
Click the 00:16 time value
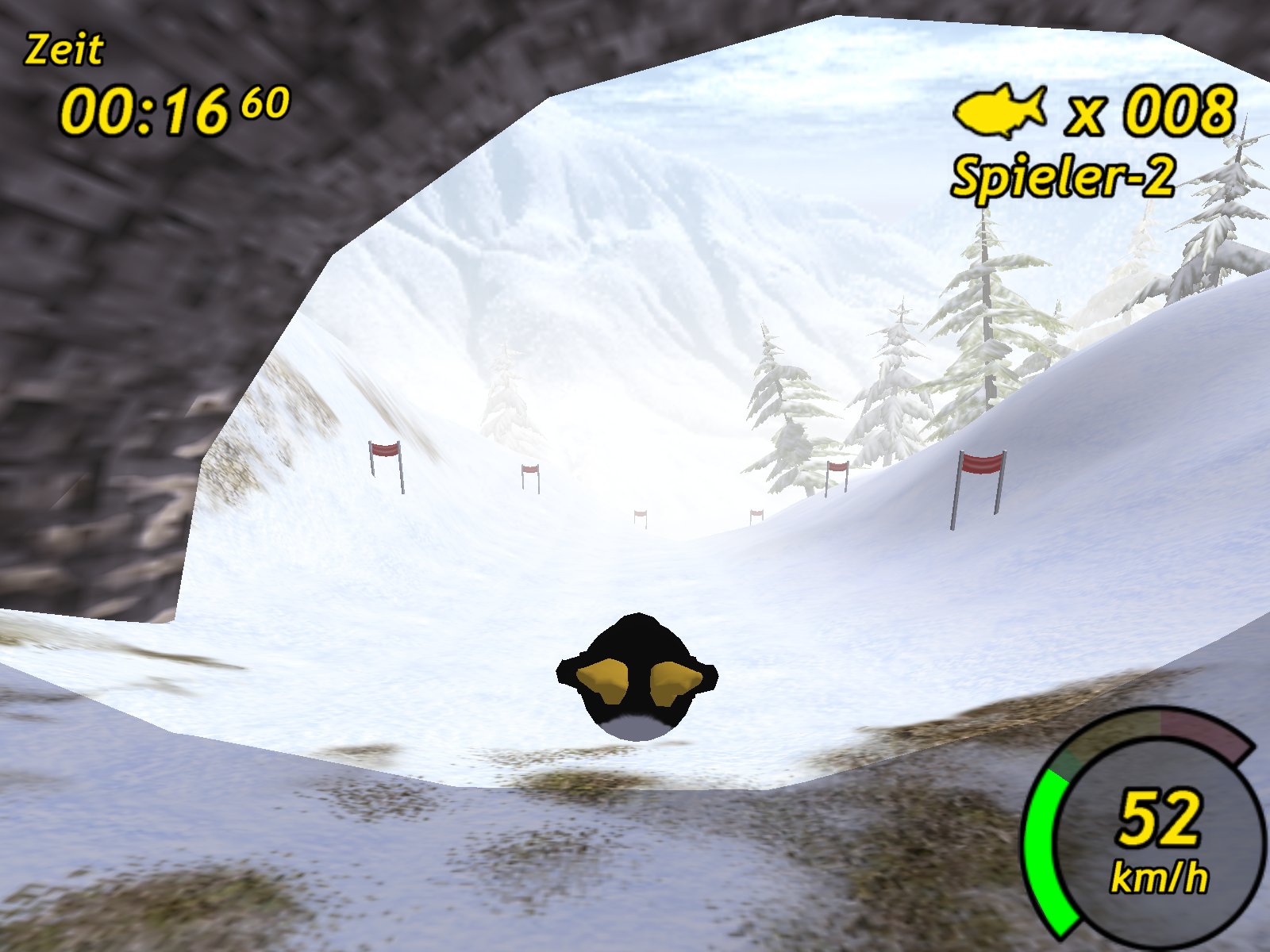[143, 107]
